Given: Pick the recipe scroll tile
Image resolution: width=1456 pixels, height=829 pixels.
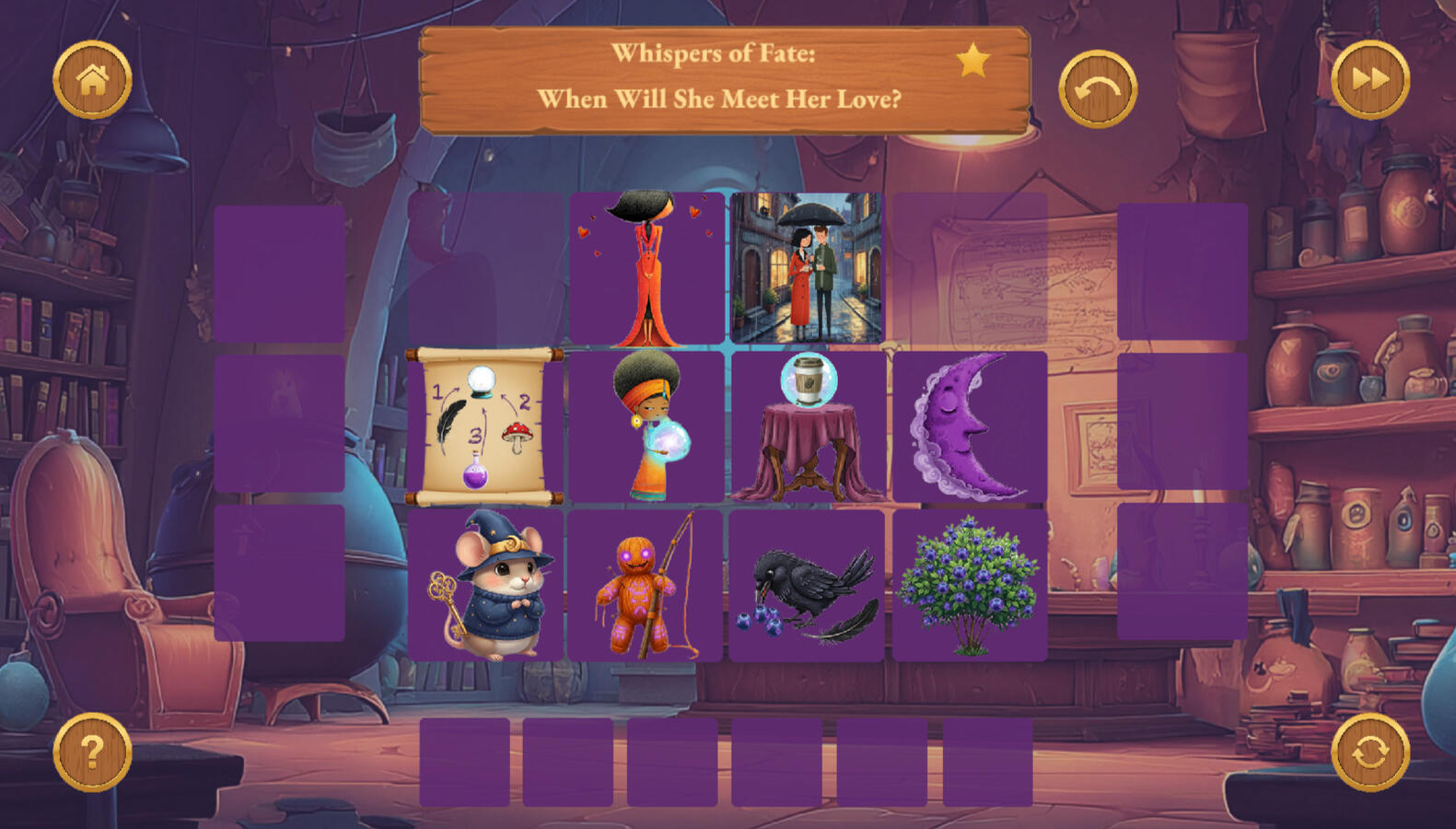Looking at the screenshot, I should pyautogui.click(x=484, y=427).
